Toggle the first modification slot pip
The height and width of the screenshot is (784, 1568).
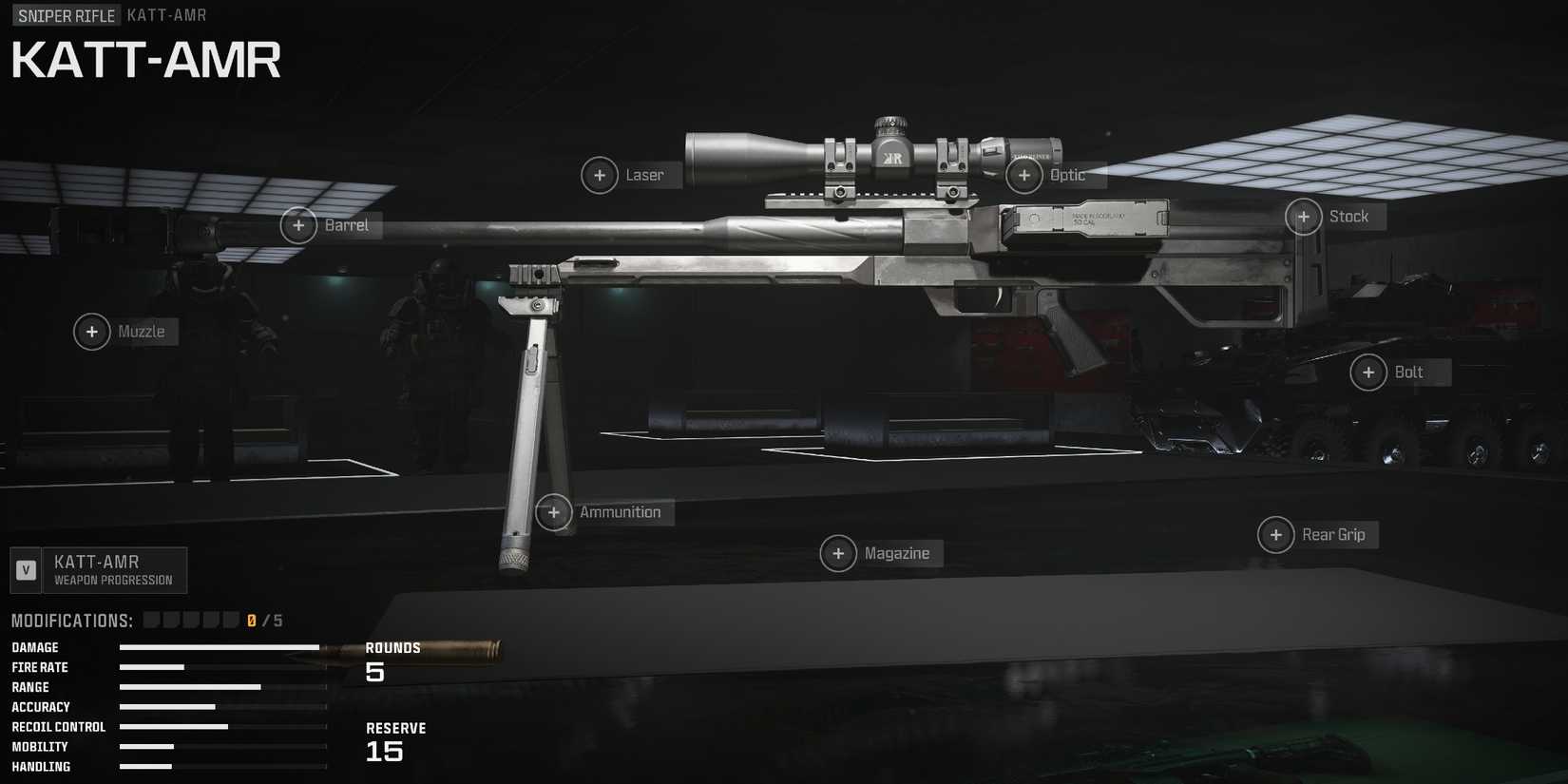pyautogui.click(x=152, y=619)
